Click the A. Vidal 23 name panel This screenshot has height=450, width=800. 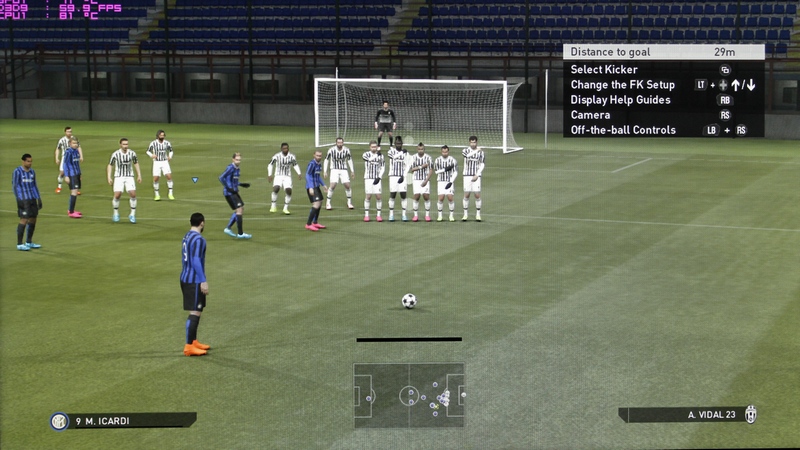(688, 415)
